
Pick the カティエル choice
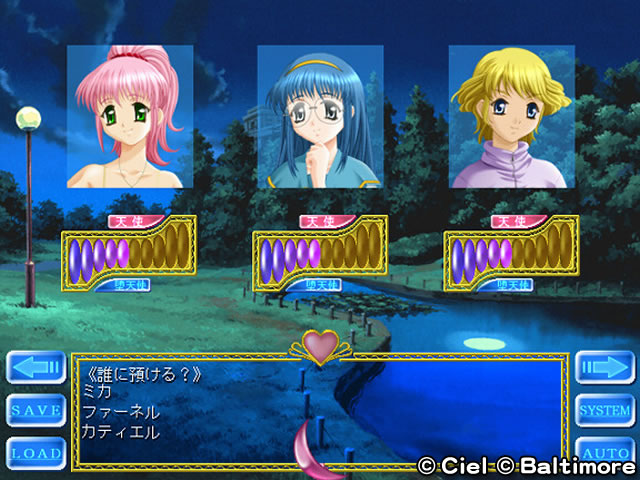(x=121, y=432)
